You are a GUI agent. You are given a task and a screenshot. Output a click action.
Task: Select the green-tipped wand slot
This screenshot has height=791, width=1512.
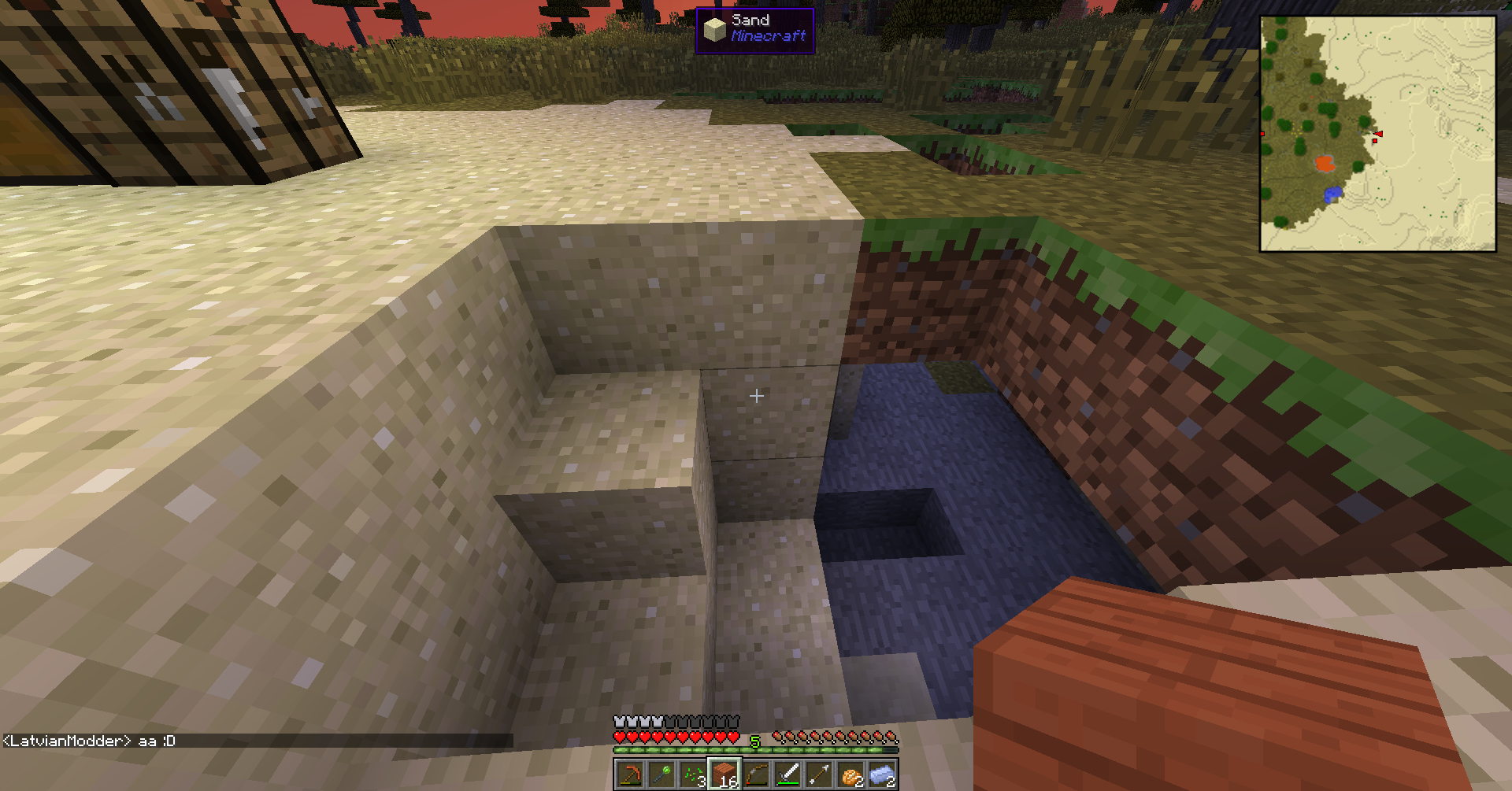point(661,775)
